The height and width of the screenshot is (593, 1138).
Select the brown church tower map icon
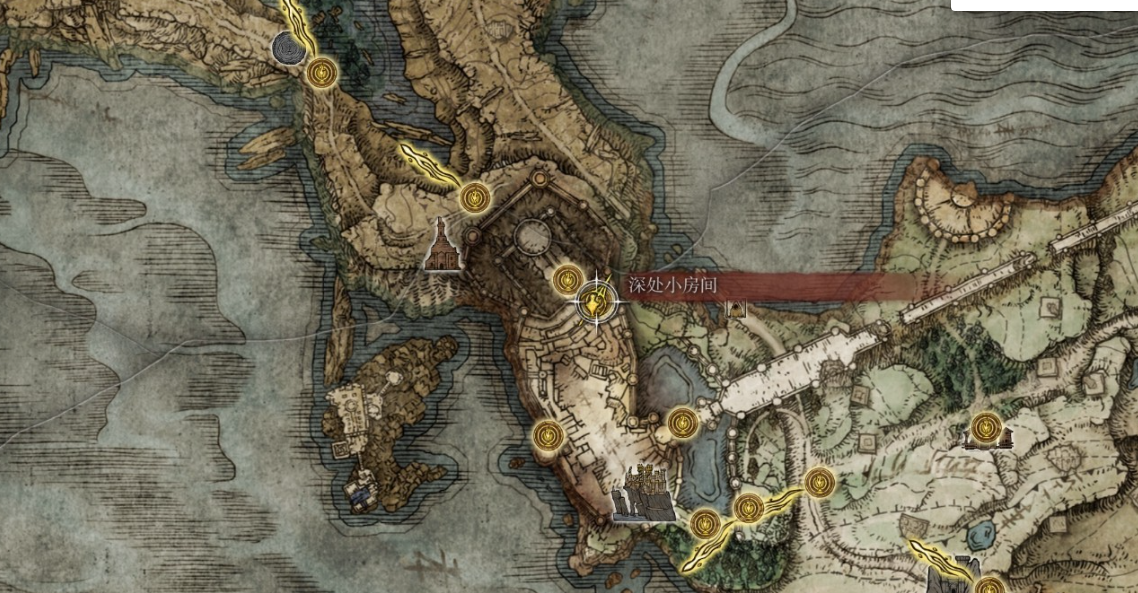tap(443, 245)
